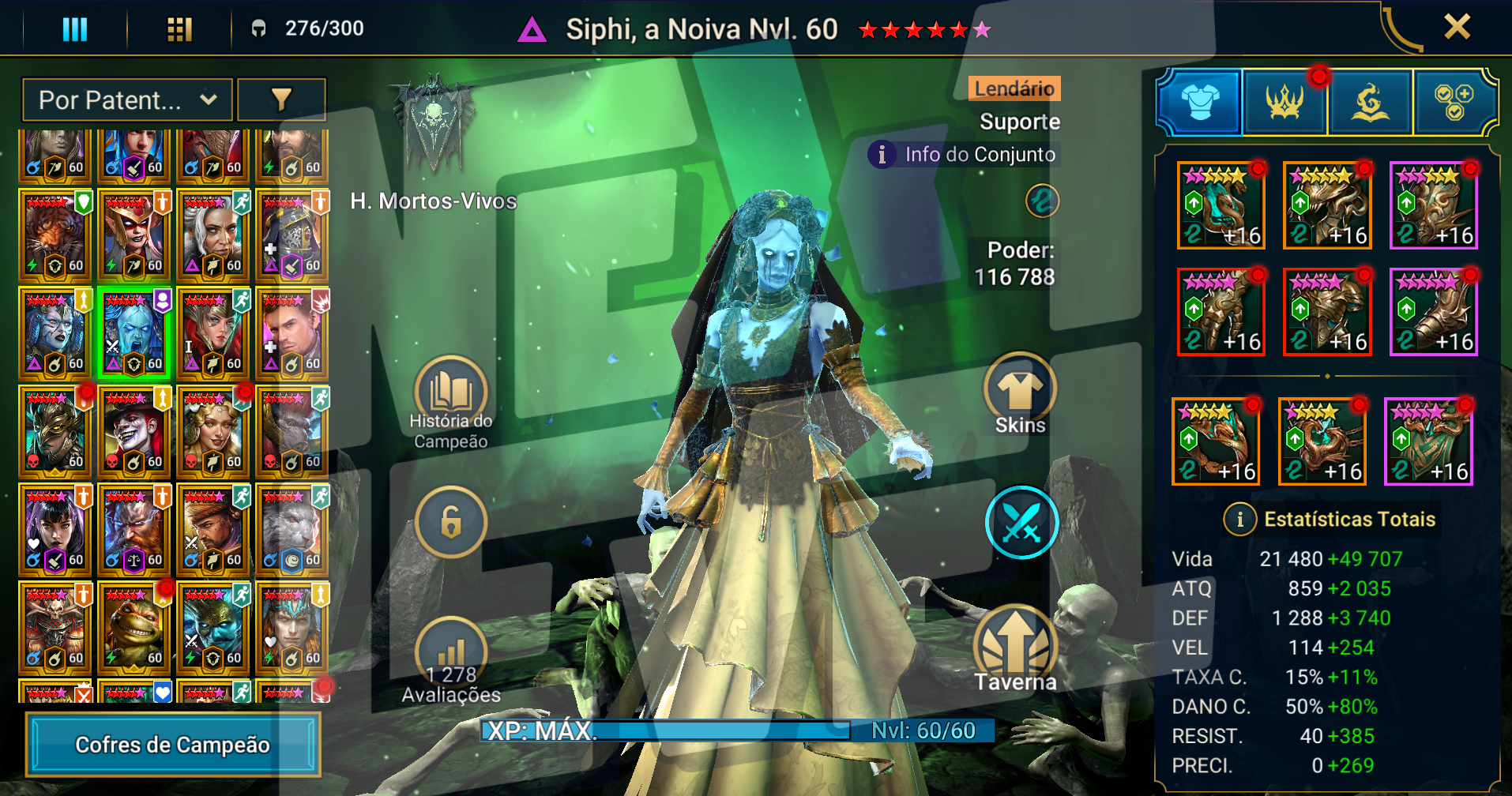The width and height of the screenshot is (1512, 796).
Task: Select the purple-bordered ring artifact slot
Action: 1428,442
